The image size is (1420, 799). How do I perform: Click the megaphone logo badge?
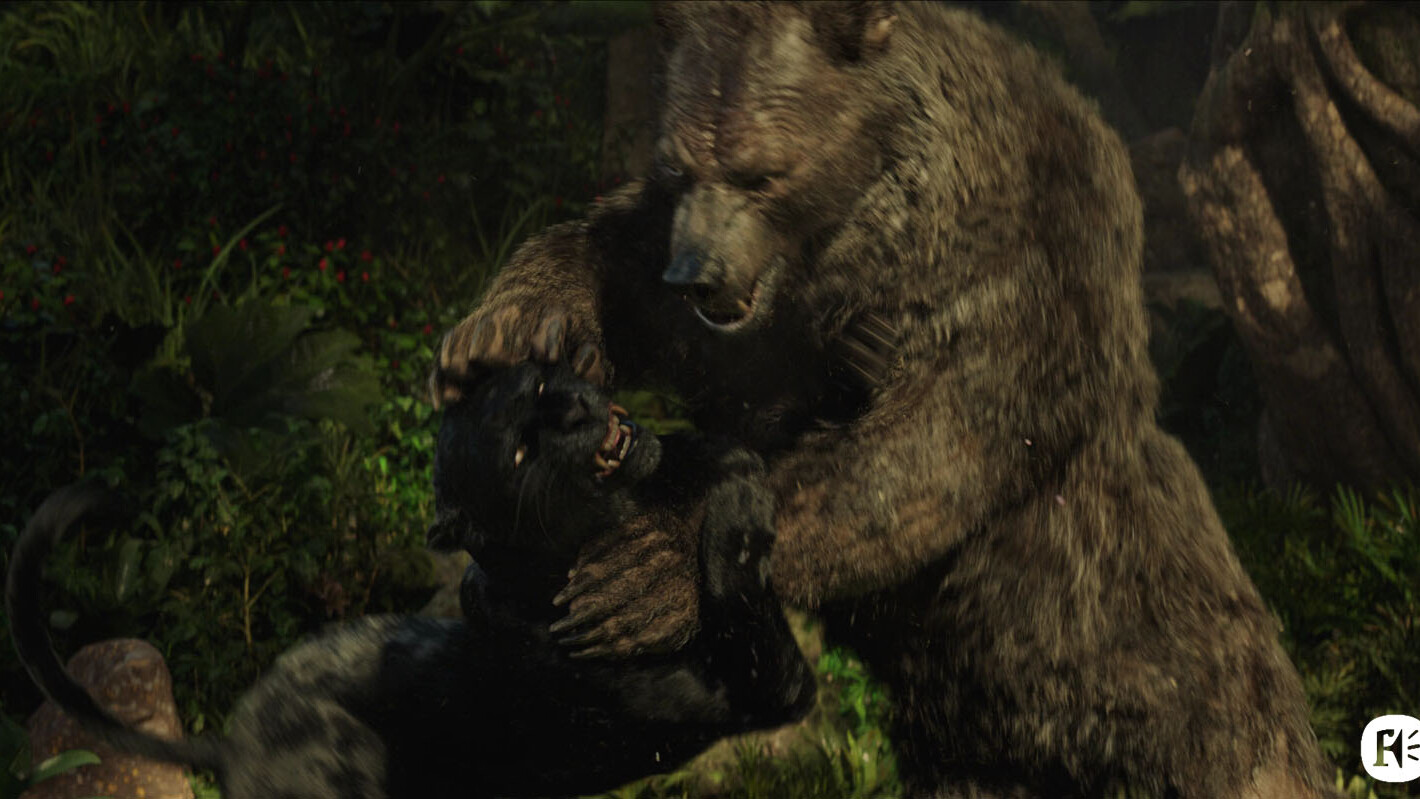point(1391,748)
